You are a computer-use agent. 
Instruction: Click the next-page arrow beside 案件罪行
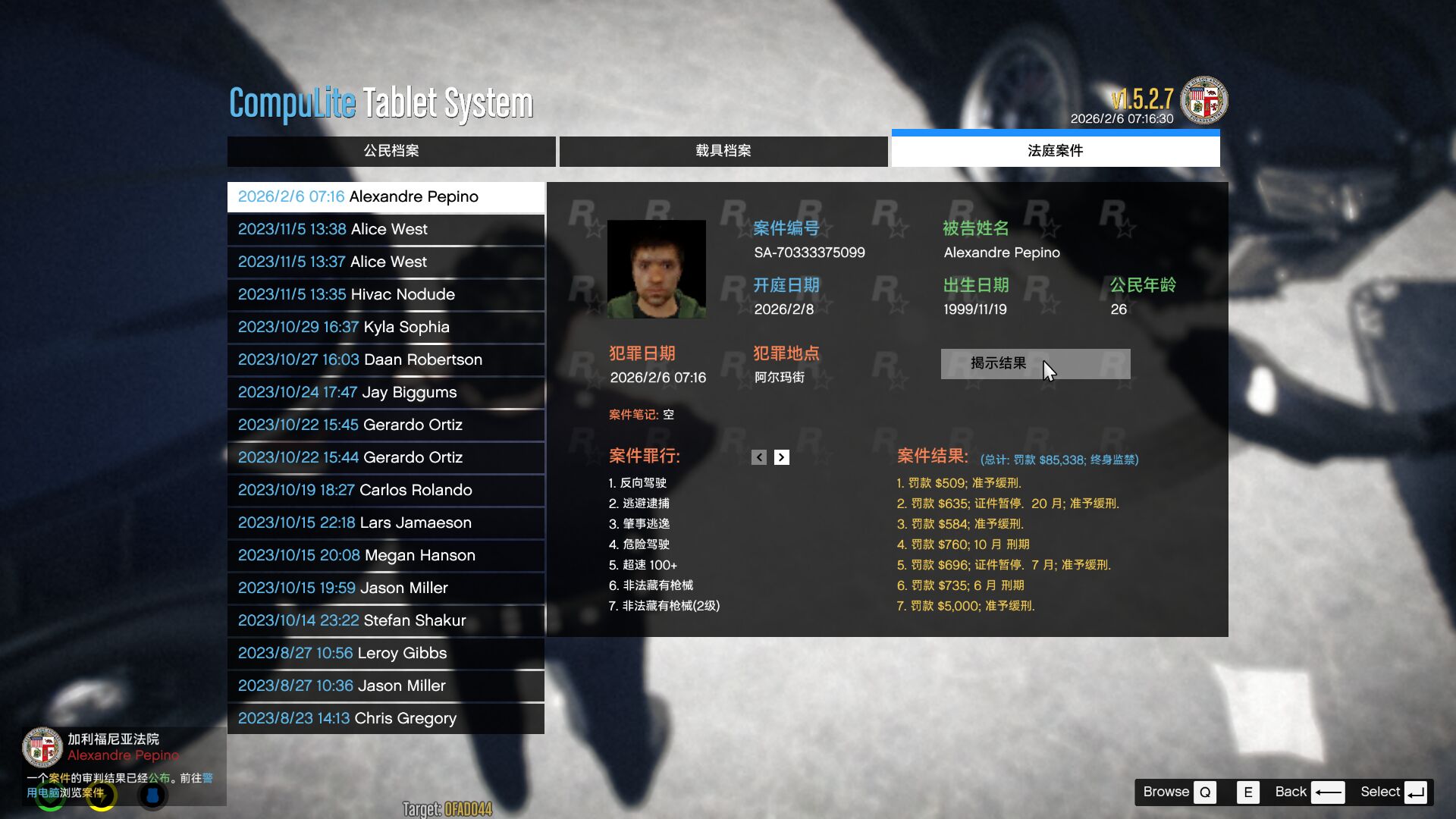coord(782,457)
